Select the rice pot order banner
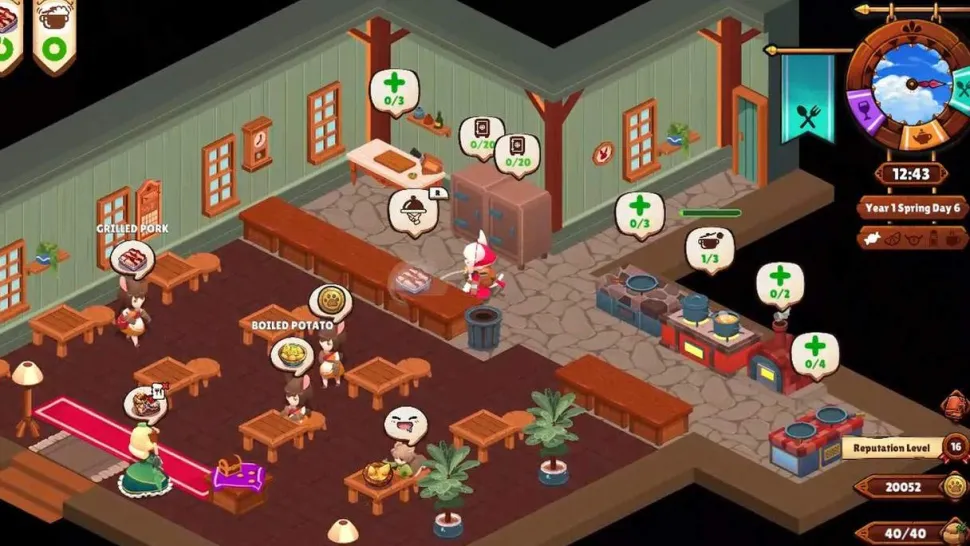 click(x=54, y=32)
